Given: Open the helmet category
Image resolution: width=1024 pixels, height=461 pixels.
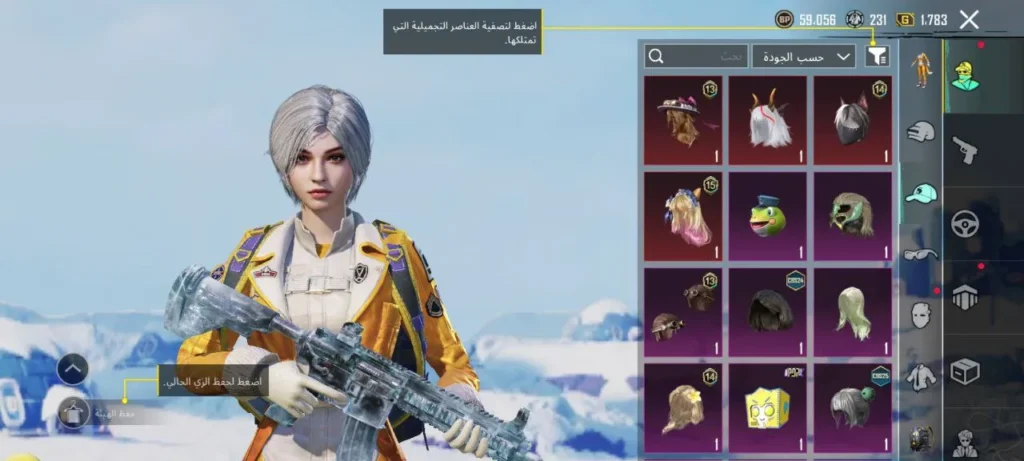Looking at the screenshot, I should tap(921, 132).
